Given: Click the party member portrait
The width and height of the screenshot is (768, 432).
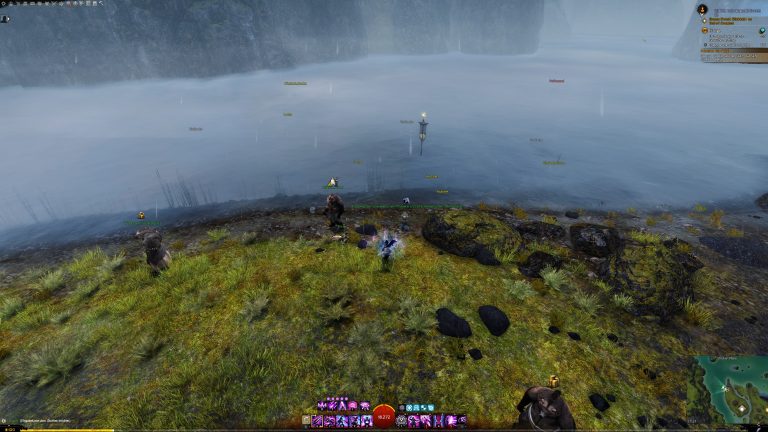Looking at the screenshot, I should pyautogui.click(x=5, y=19).
